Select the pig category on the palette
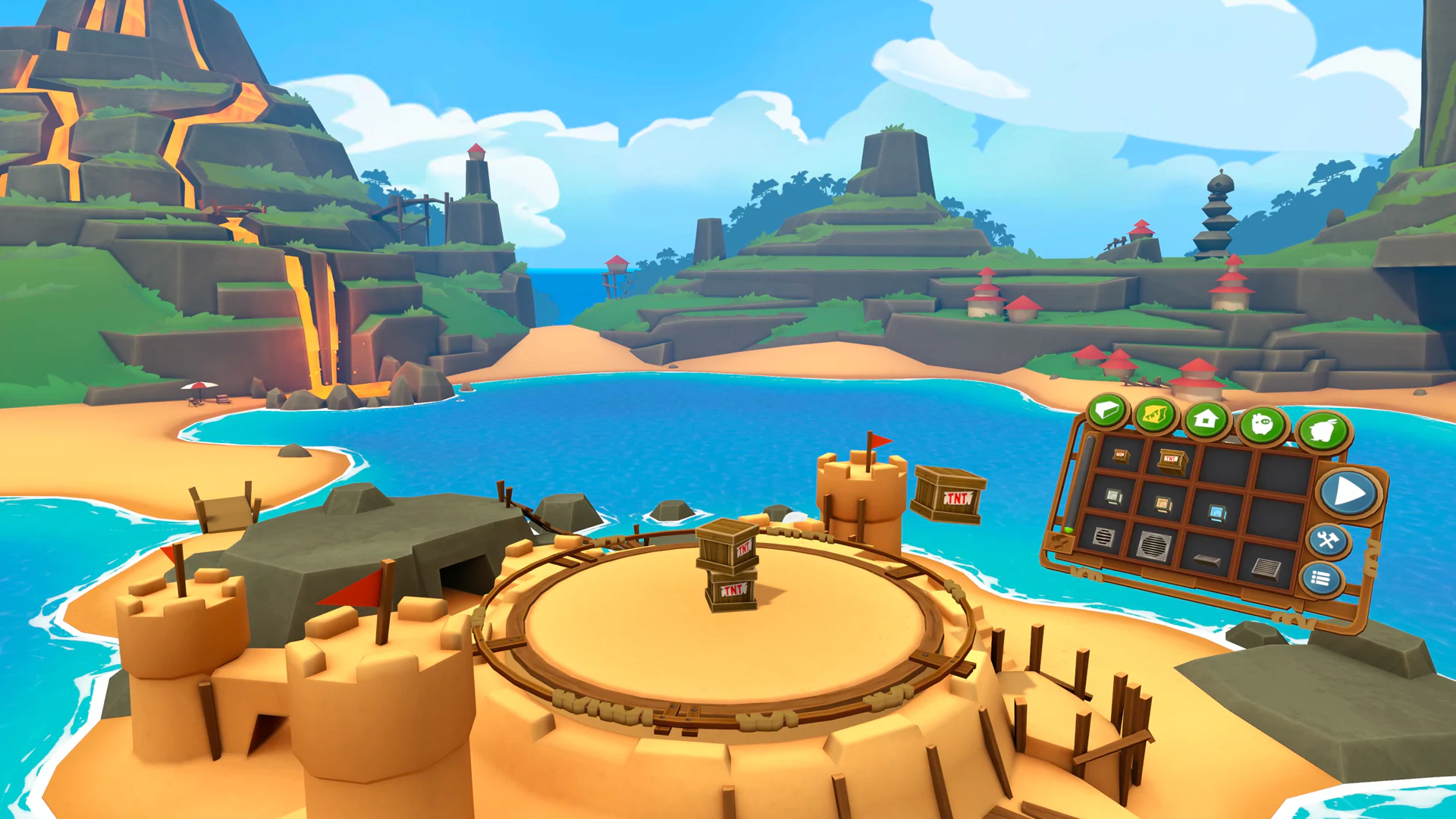The height and width of the screenshot is (819, 1456). (1263, 425)
